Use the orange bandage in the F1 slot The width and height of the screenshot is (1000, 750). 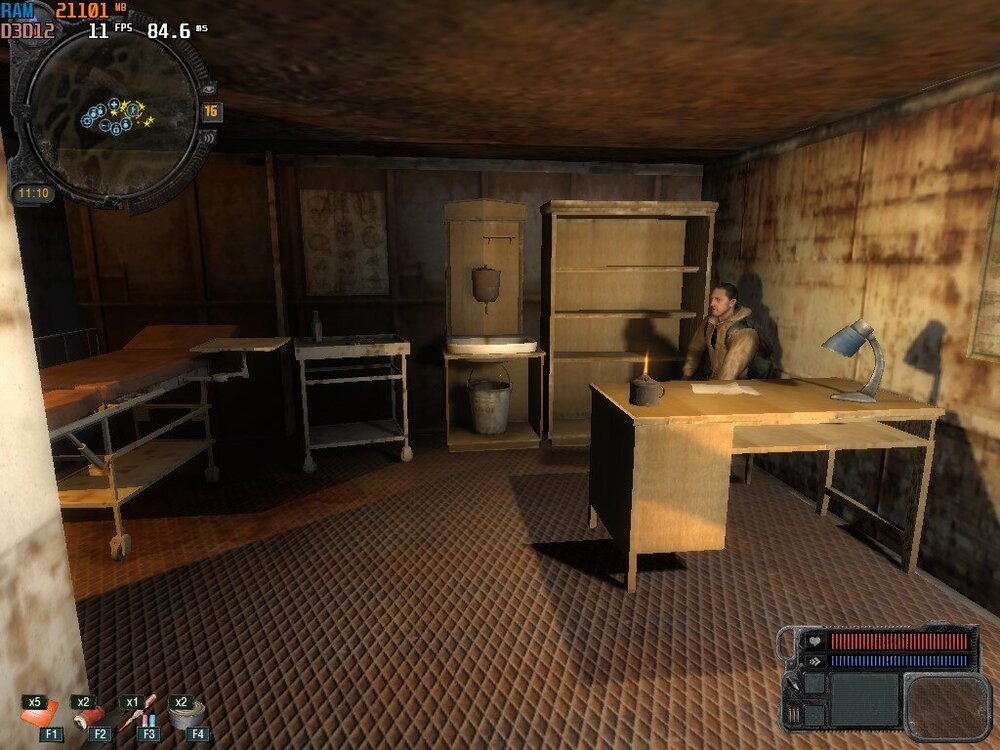(40, 714)
